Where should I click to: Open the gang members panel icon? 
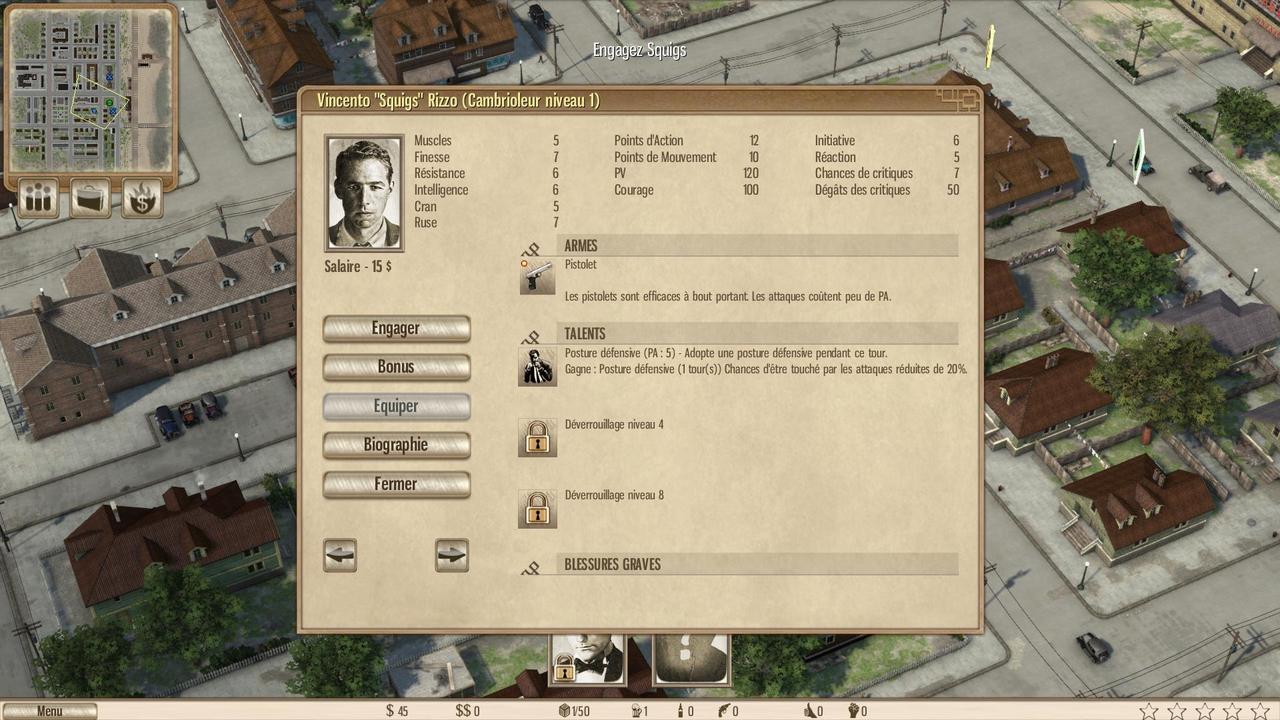click(x=39, y=198)
